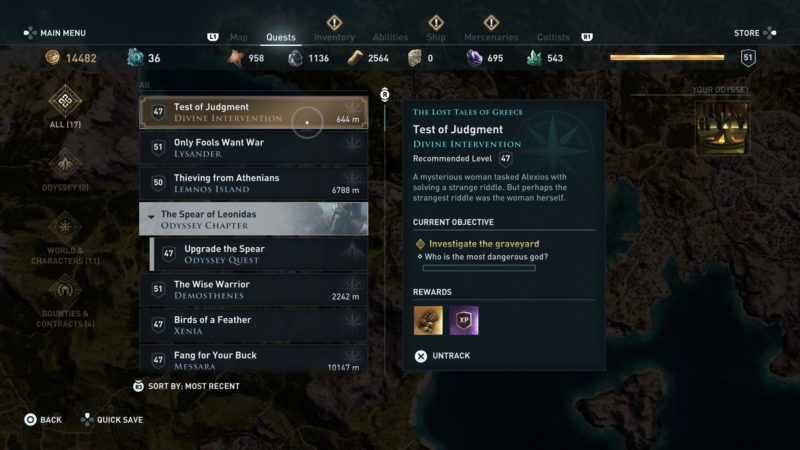Select the Only Fools Want War quest
Viewport: 800px width, 450px height.
pos(253,148)
